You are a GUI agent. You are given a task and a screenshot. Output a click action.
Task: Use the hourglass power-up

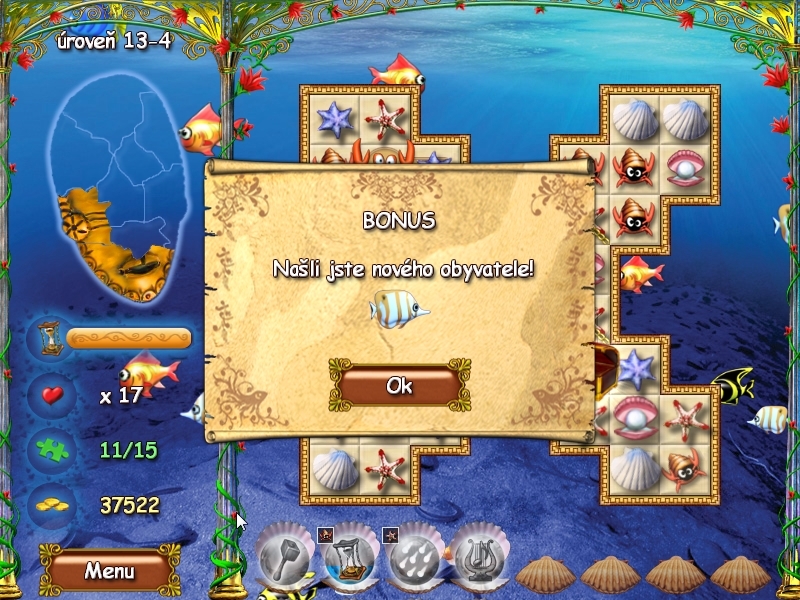[x=350, y=558]
